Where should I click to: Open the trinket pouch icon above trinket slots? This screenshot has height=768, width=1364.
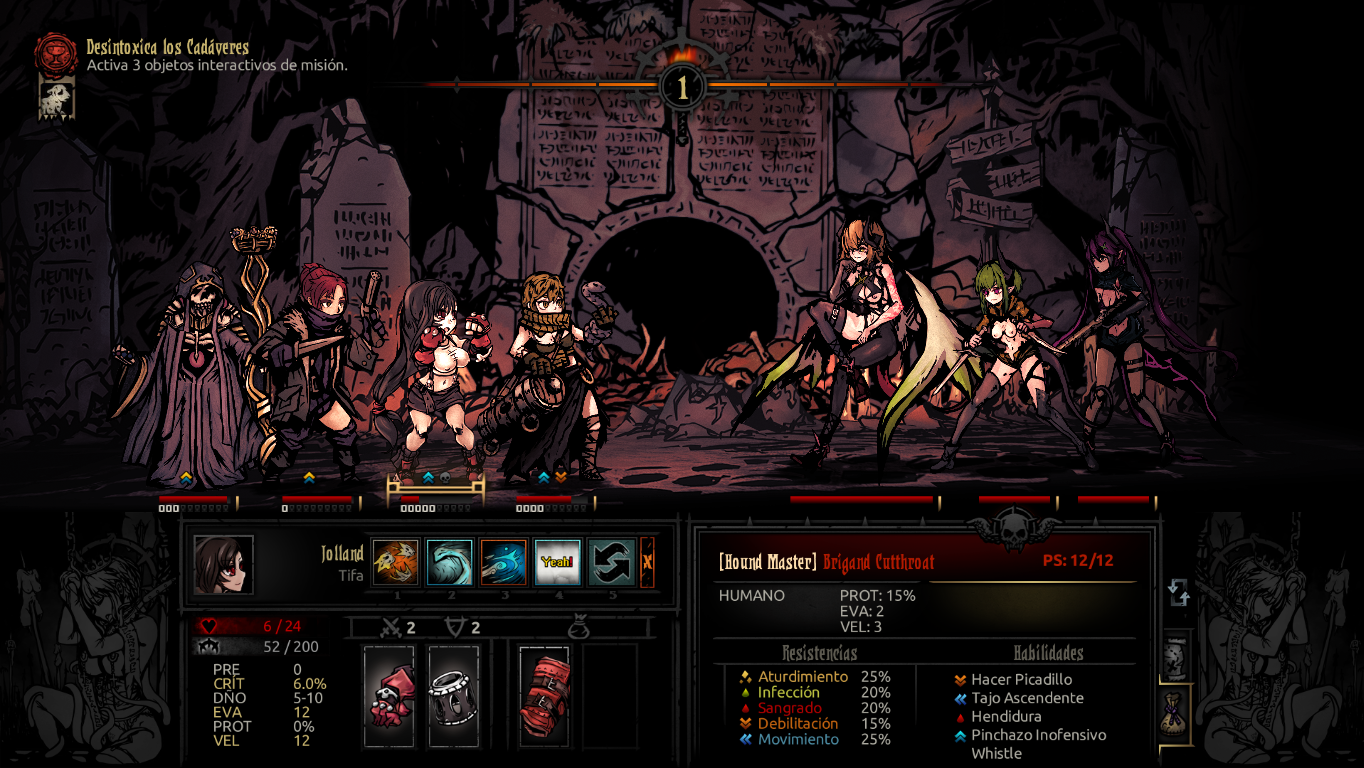click(578, 628)
